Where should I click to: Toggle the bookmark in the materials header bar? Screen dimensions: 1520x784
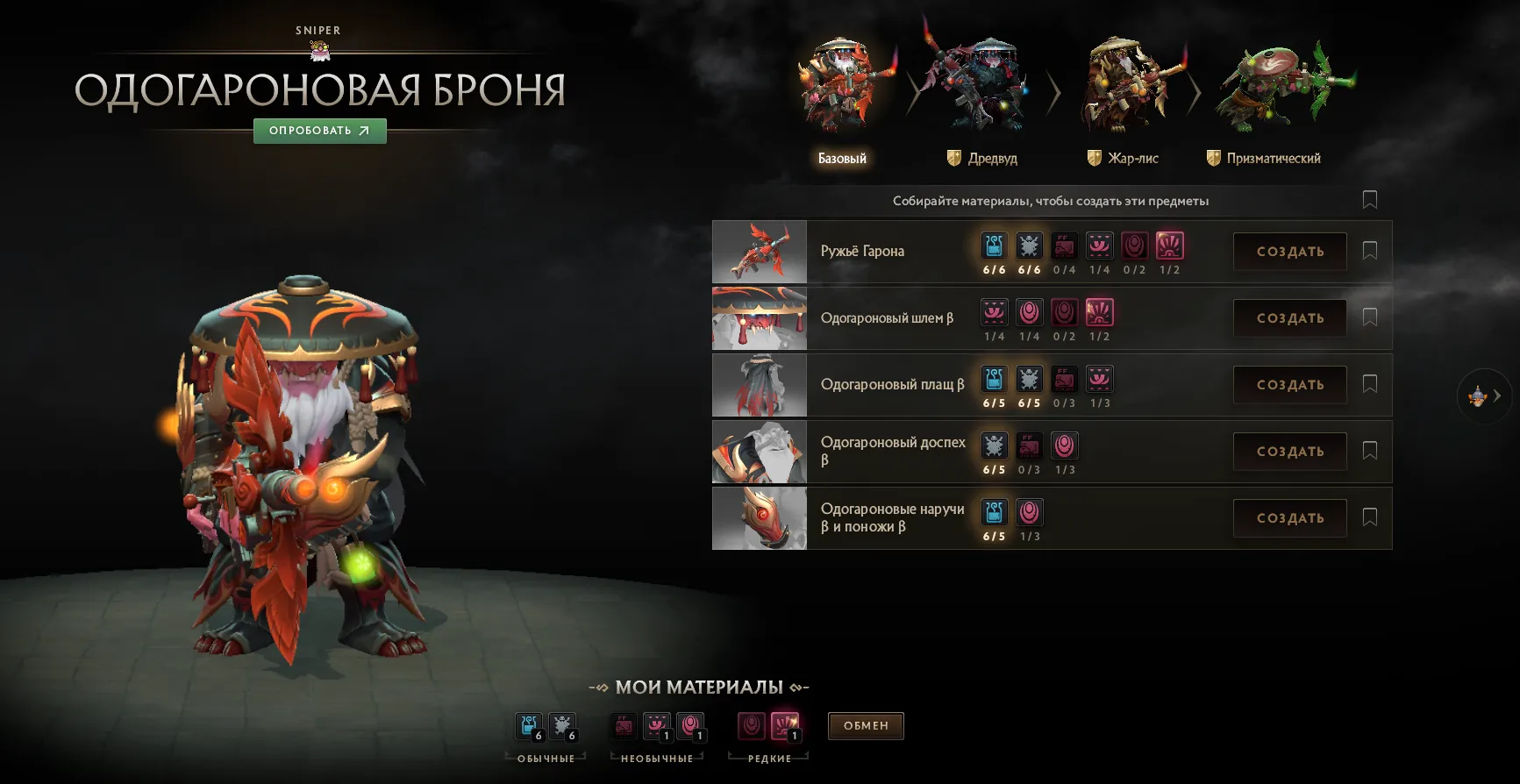pyautogui.click(x=1369, y=200)
